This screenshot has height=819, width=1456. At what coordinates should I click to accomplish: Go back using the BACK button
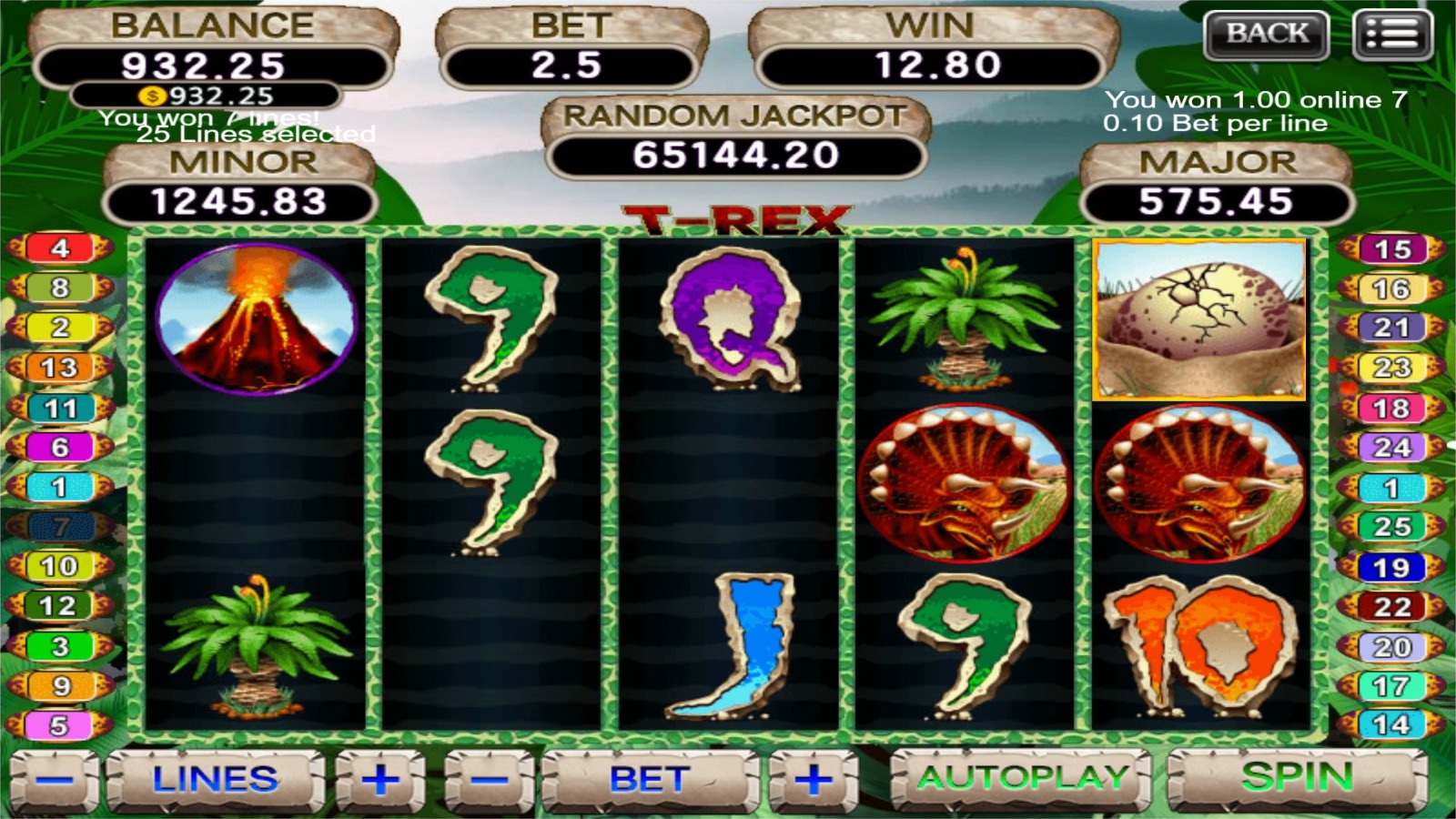click(x=1266, y=35)
